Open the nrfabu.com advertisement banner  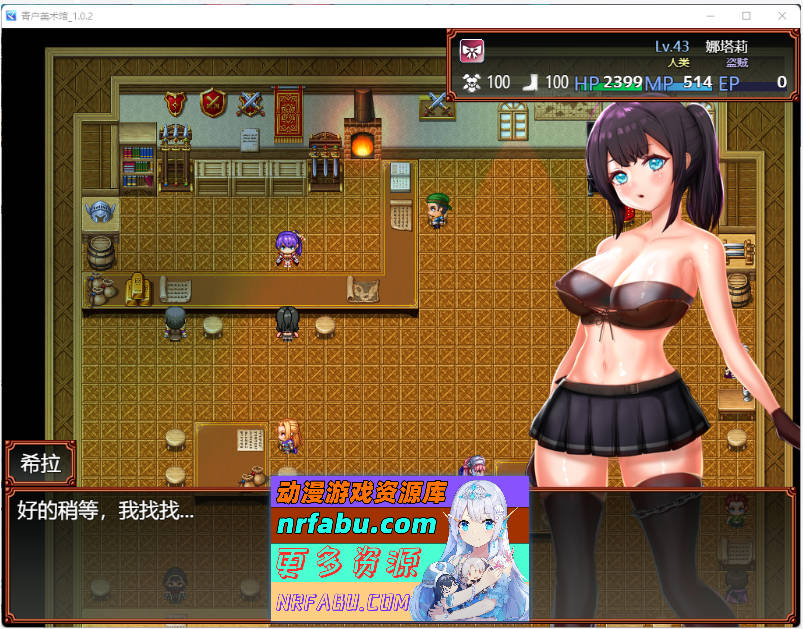pos(399,548)
